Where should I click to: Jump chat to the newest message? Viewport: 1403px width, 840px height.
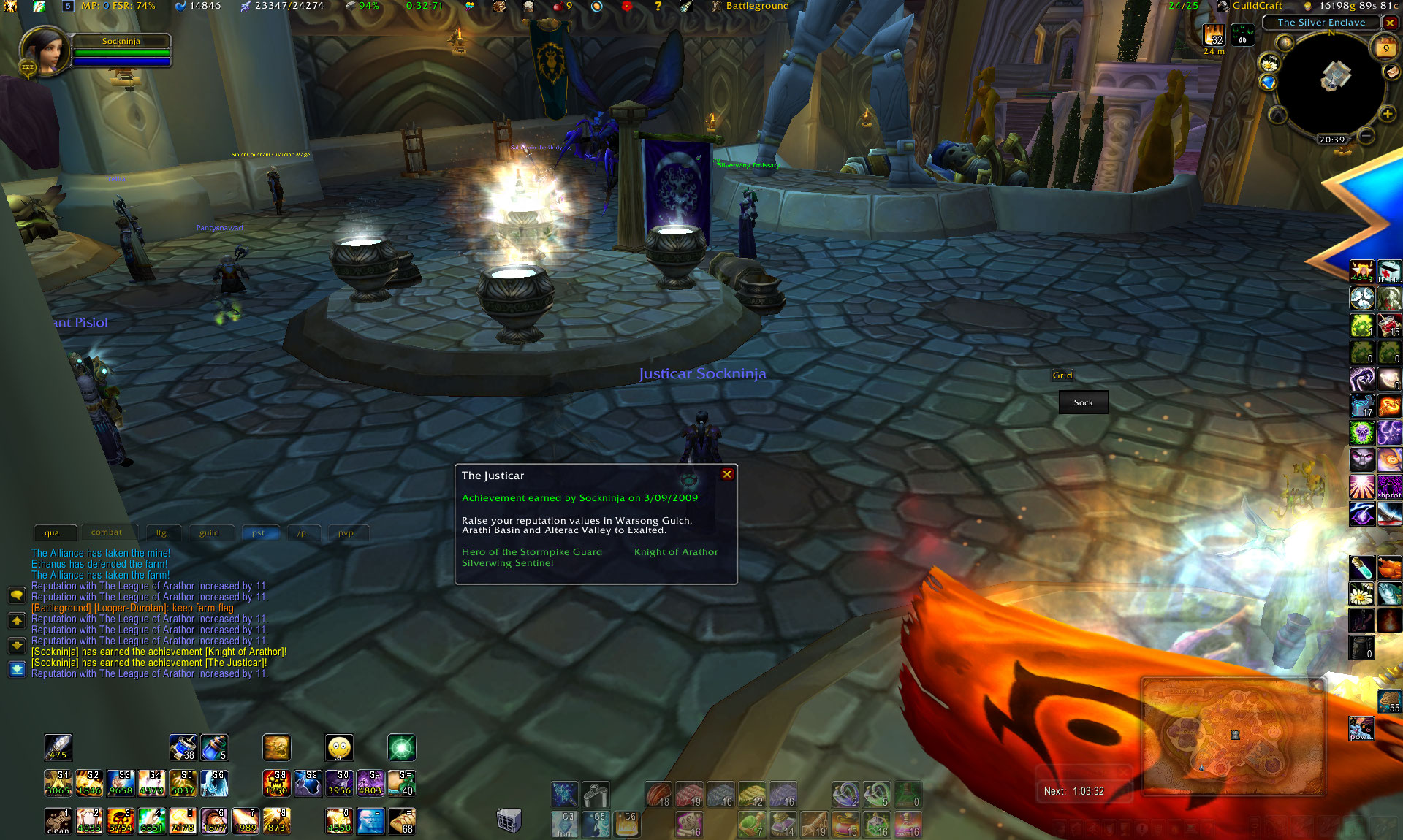[17, 669]
